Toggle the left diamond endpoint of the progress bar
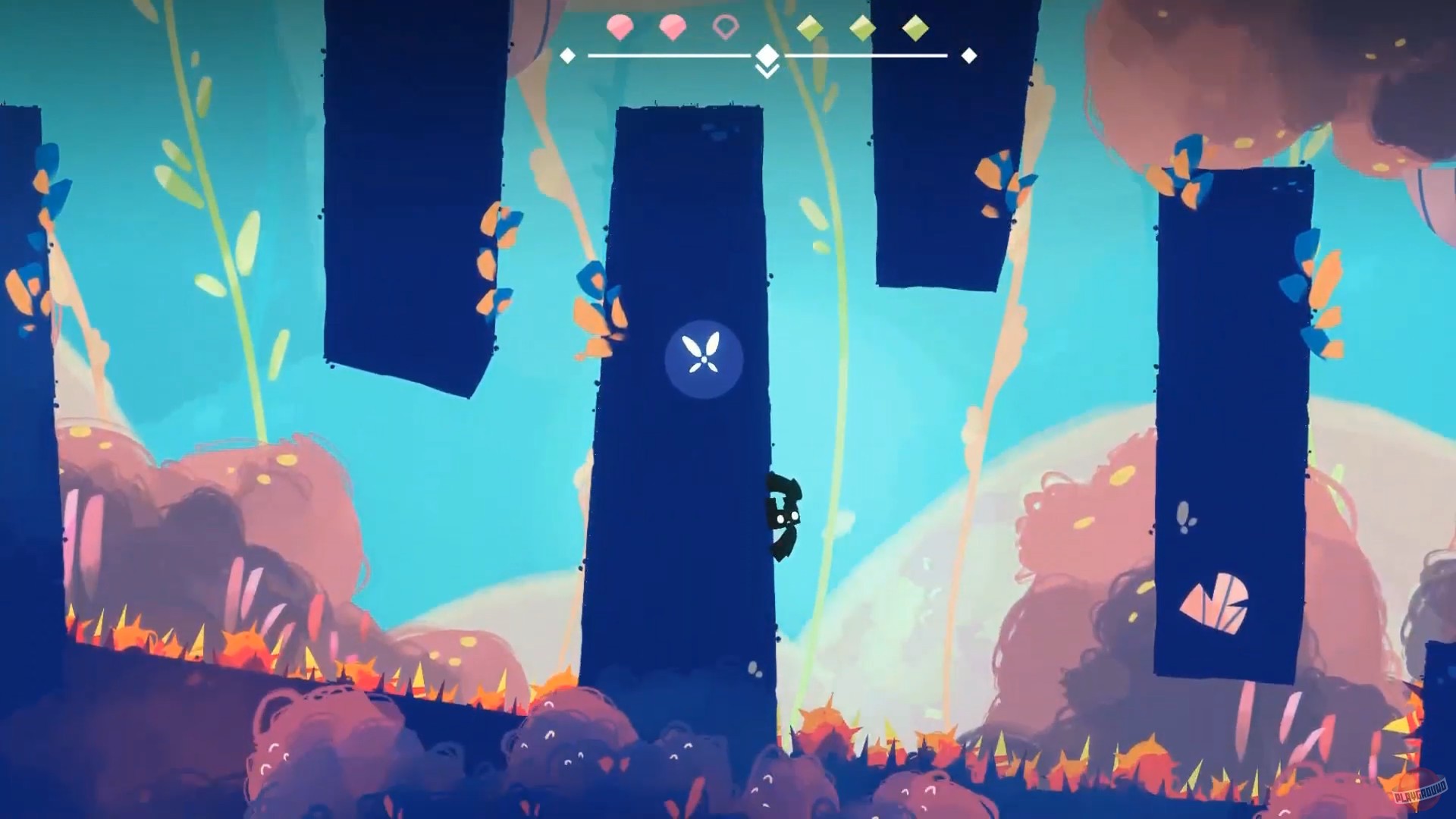Image resolution: width=1456 pixels, height=819 pixels. (x=566, y=55)
